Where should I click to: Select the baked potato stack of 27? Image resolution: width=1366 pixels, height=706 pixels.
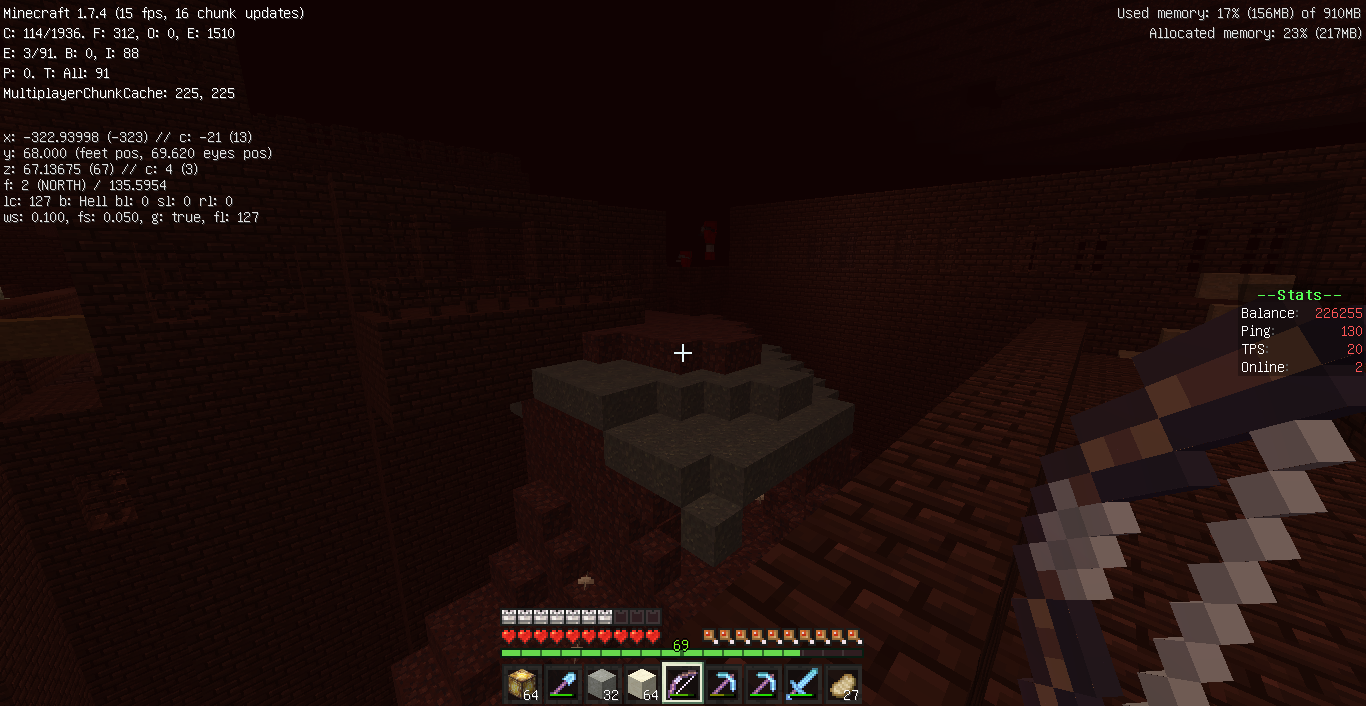842,684
